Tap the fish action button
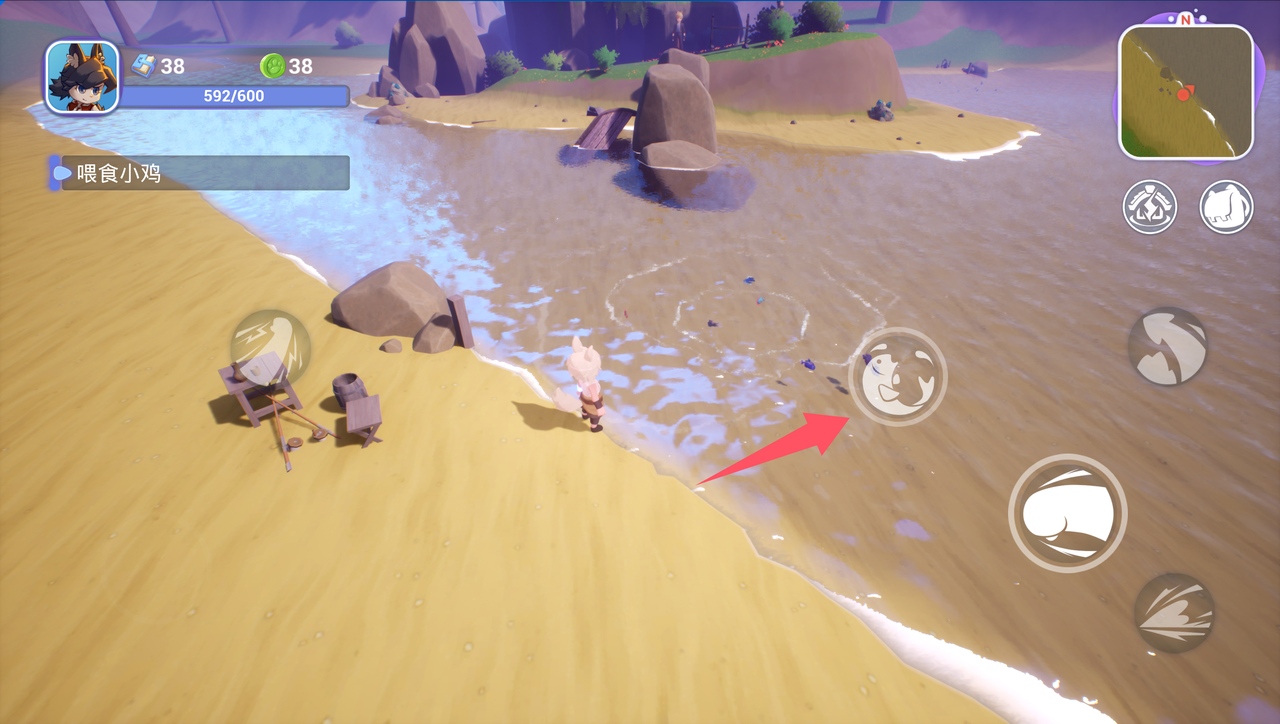This screenshot has width=1280, height=724. (x=897, y=376)
